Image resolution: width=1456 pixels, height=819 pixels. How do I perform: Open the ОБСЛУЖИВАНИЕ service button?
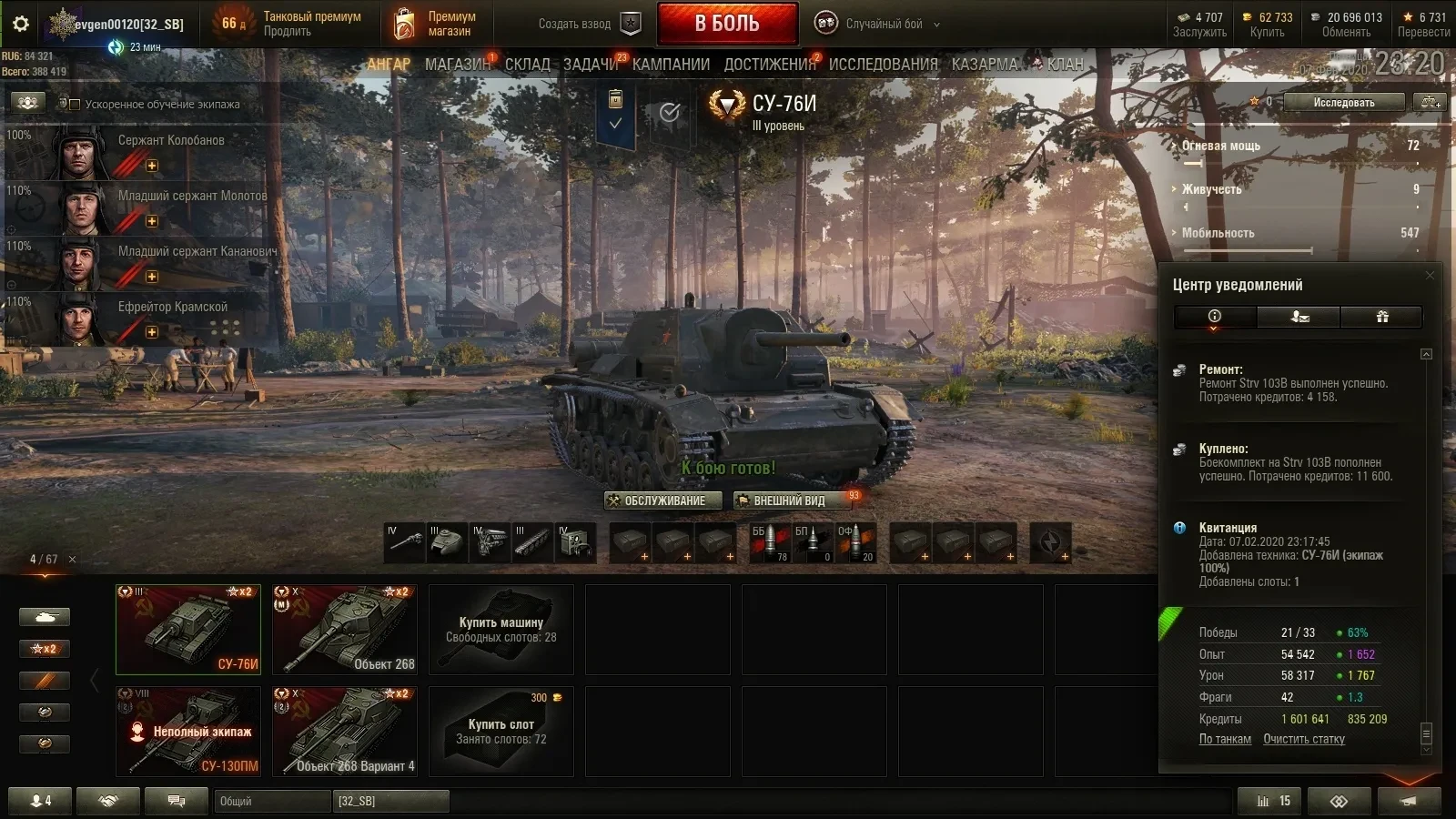(x=663, y=500)
